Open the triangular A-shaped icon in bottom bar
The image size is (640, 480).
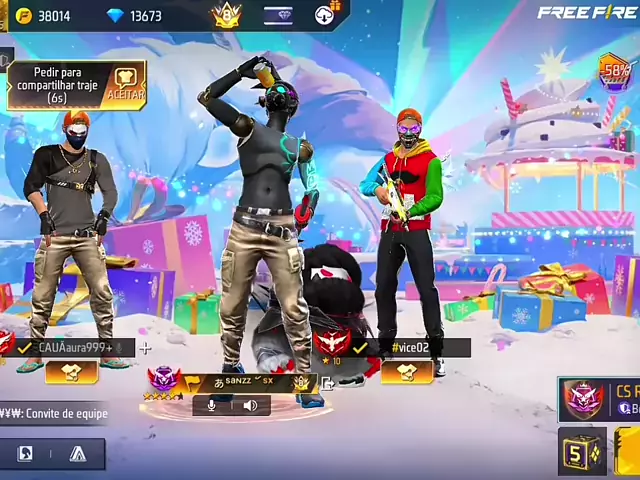click(x=78, y=454)
